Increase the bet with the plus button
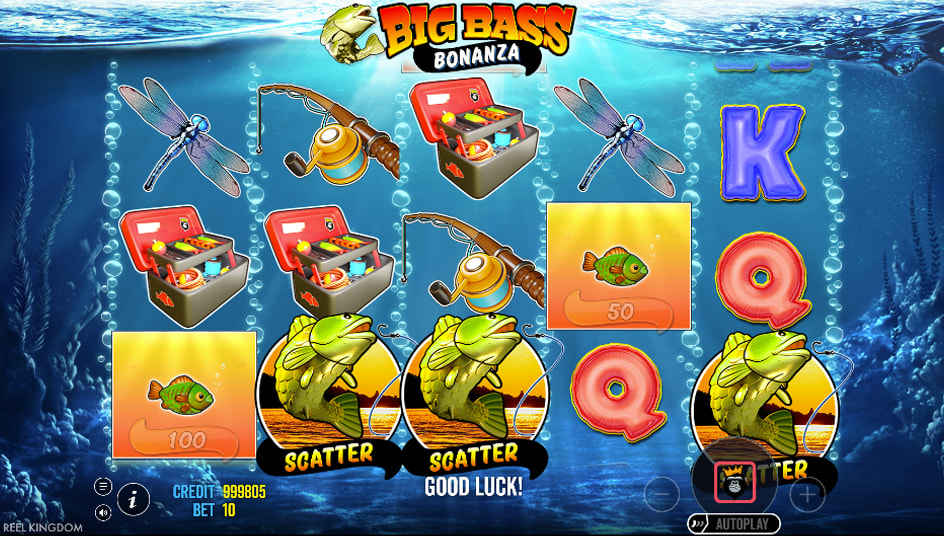 808,494
